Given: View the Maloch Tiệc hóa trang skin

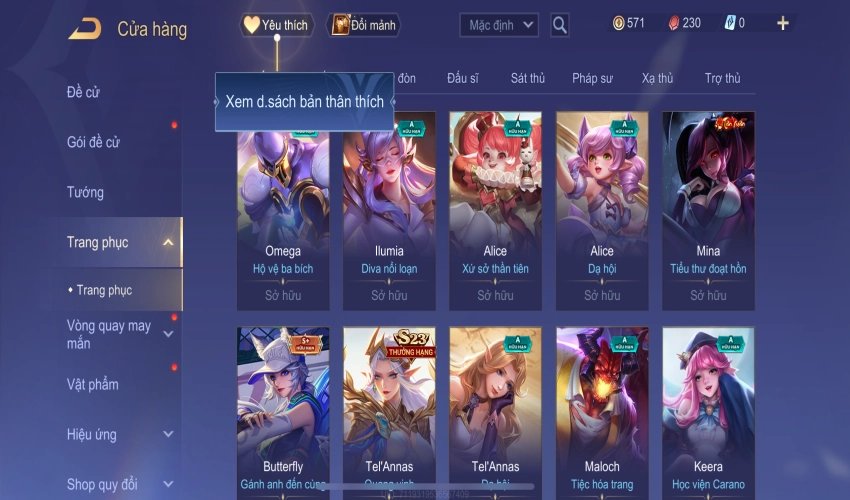Looking at the screenshot, I should coord(602,410).
